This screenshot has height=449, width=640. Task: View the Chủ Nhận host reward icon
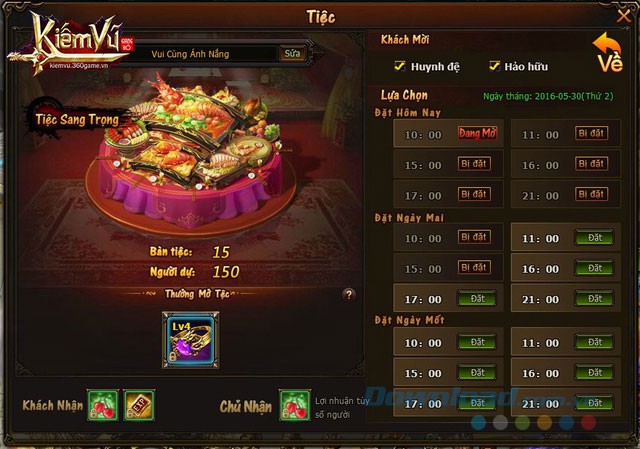(293, 405)
